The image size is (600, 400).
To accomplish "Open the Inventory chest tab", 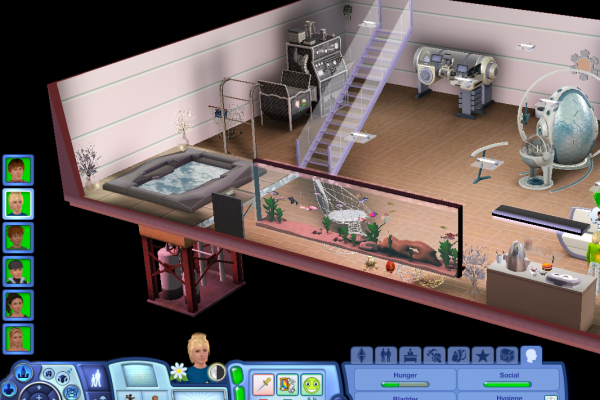I will tap(506, 355).
